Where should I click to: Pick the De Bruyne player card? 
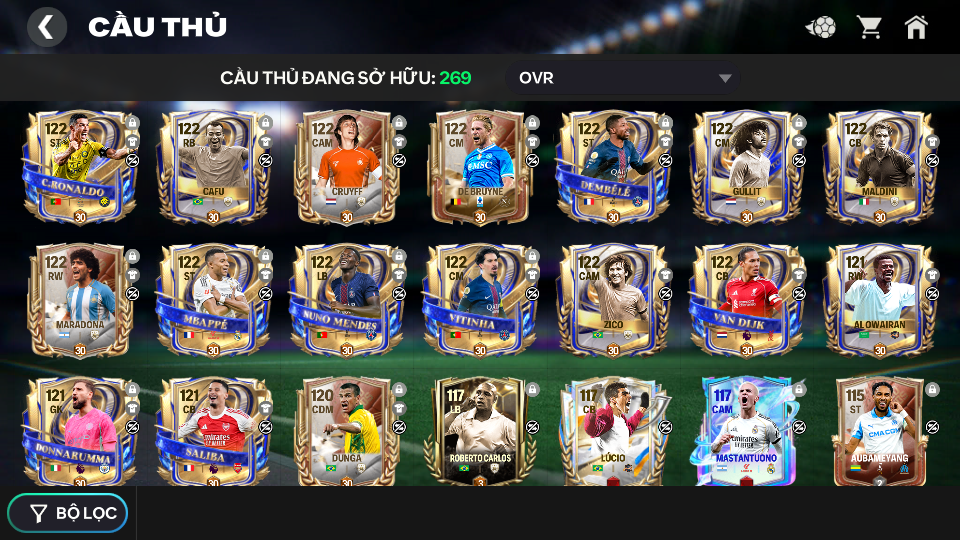click(x=479, y=167)
